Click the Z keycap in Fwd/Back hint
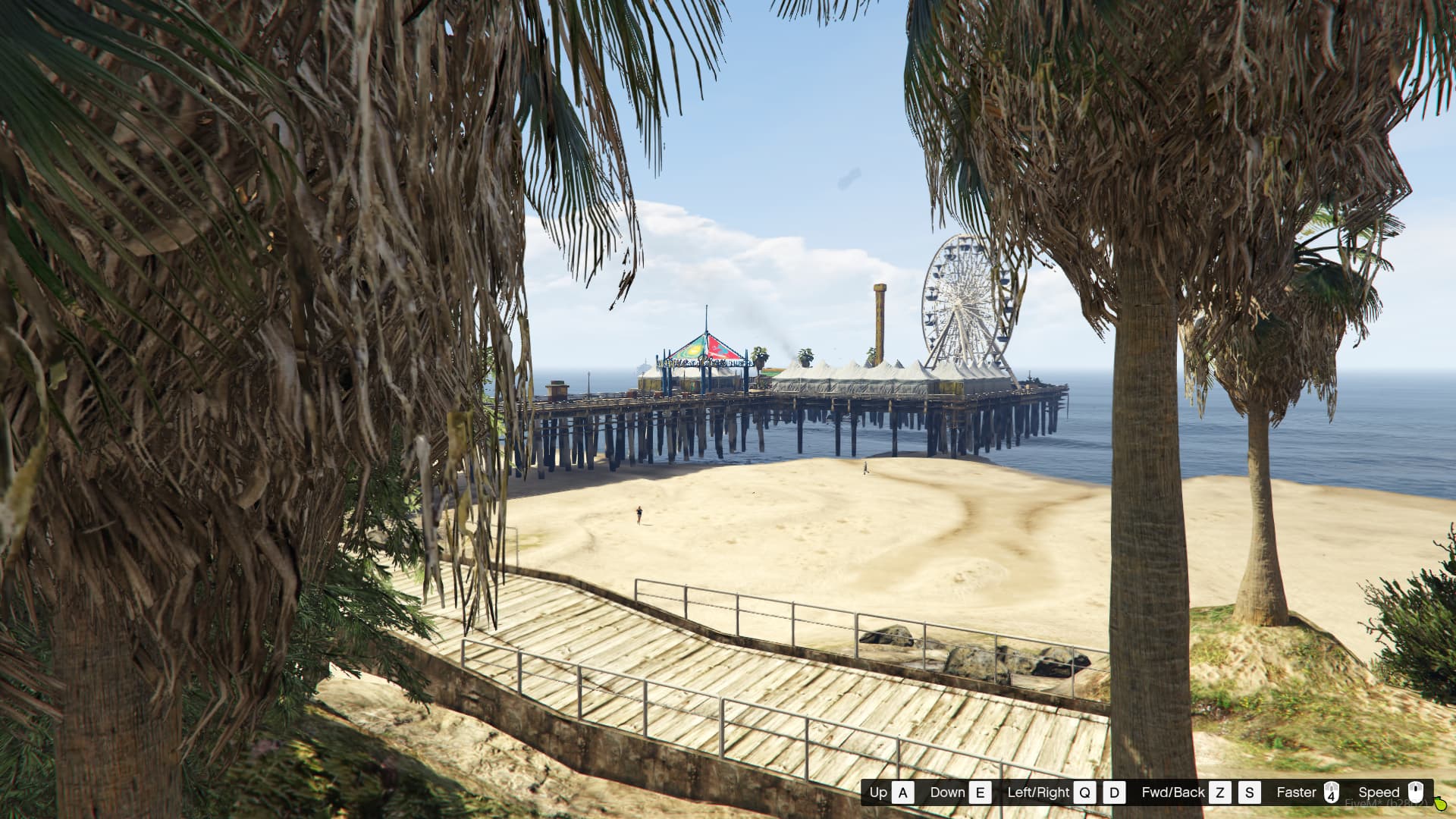The height and width of the screenshot is (819, 1456). (x=1221, y=792)
